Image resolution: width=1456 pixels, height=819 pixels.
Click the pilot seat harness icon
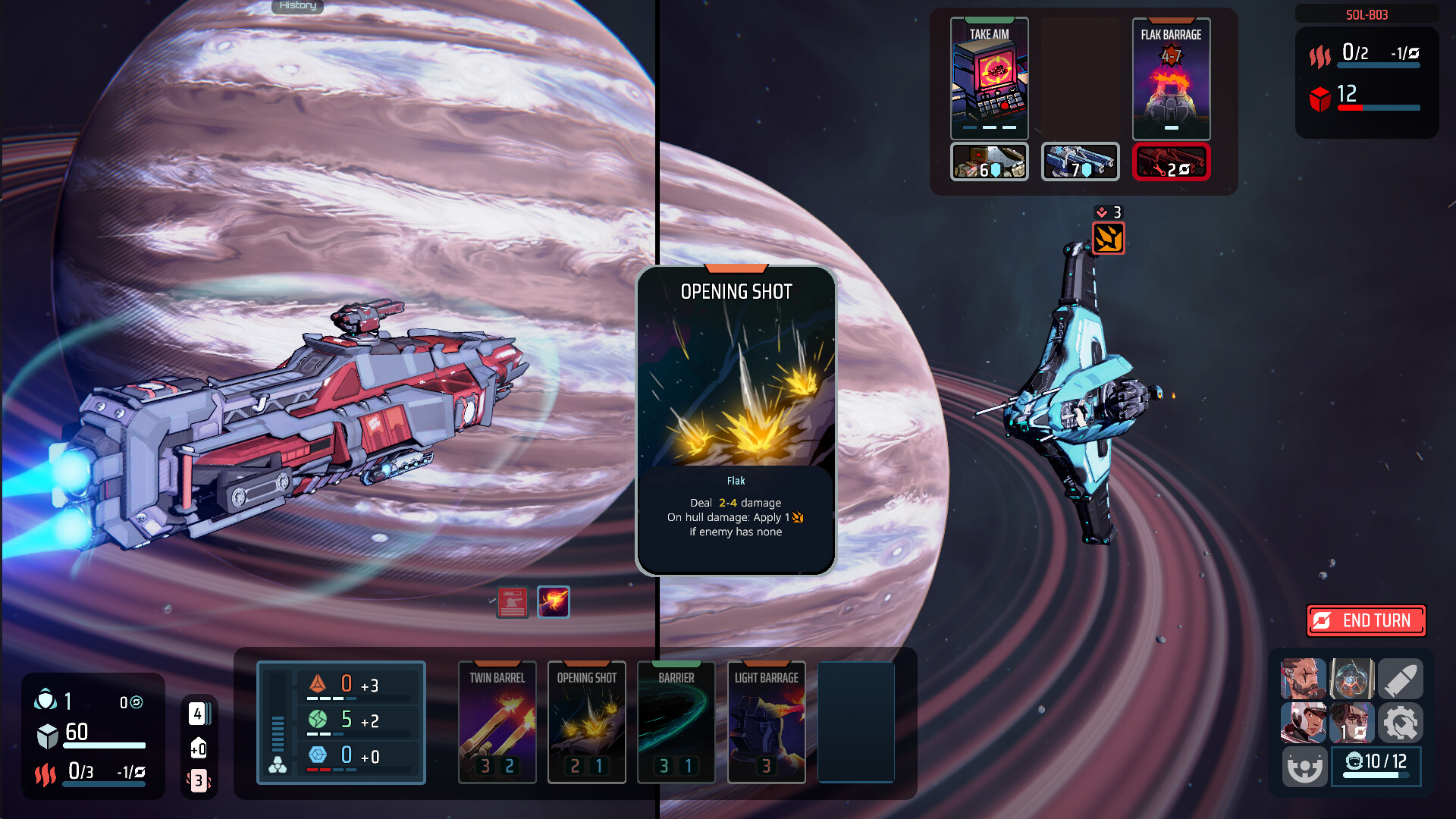(x=1304, y=767)
